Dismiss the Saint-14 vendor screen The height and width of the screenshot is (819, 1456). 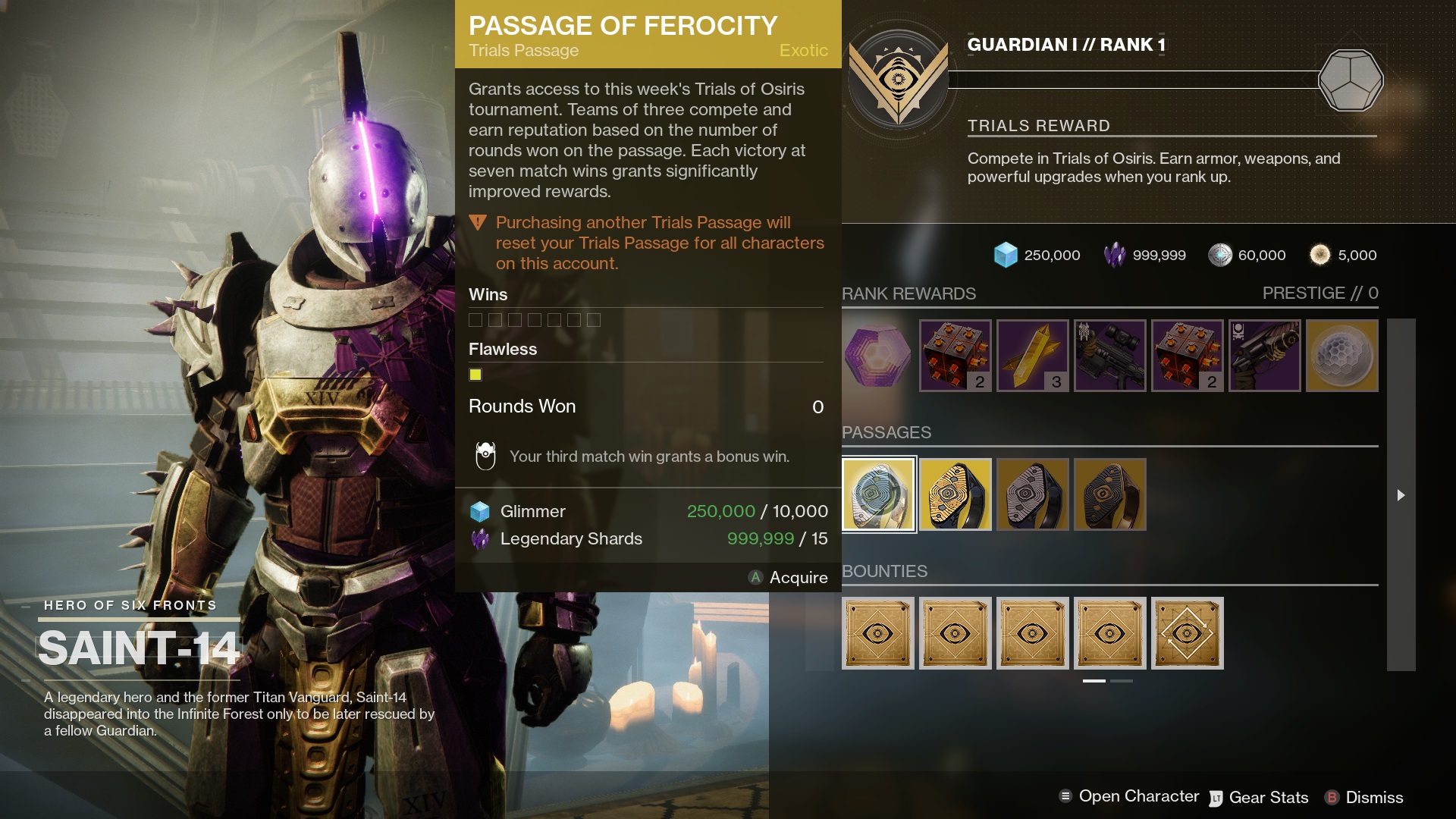(1364, 798)
